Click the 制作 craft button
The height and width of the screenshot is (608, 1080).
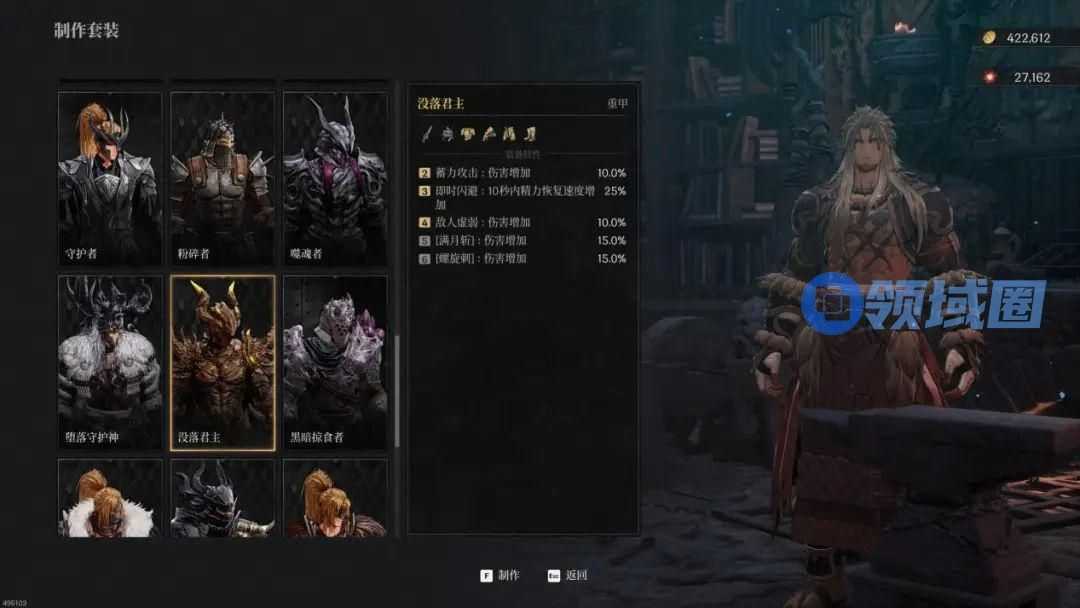pos(500,575)
